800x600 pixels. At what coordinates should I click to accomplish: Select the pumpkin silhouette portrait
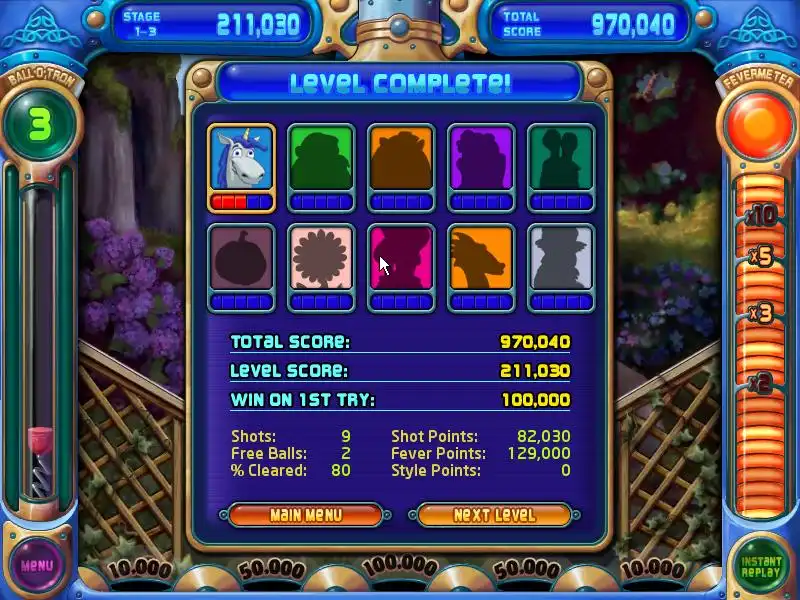(x=241, y=258)
